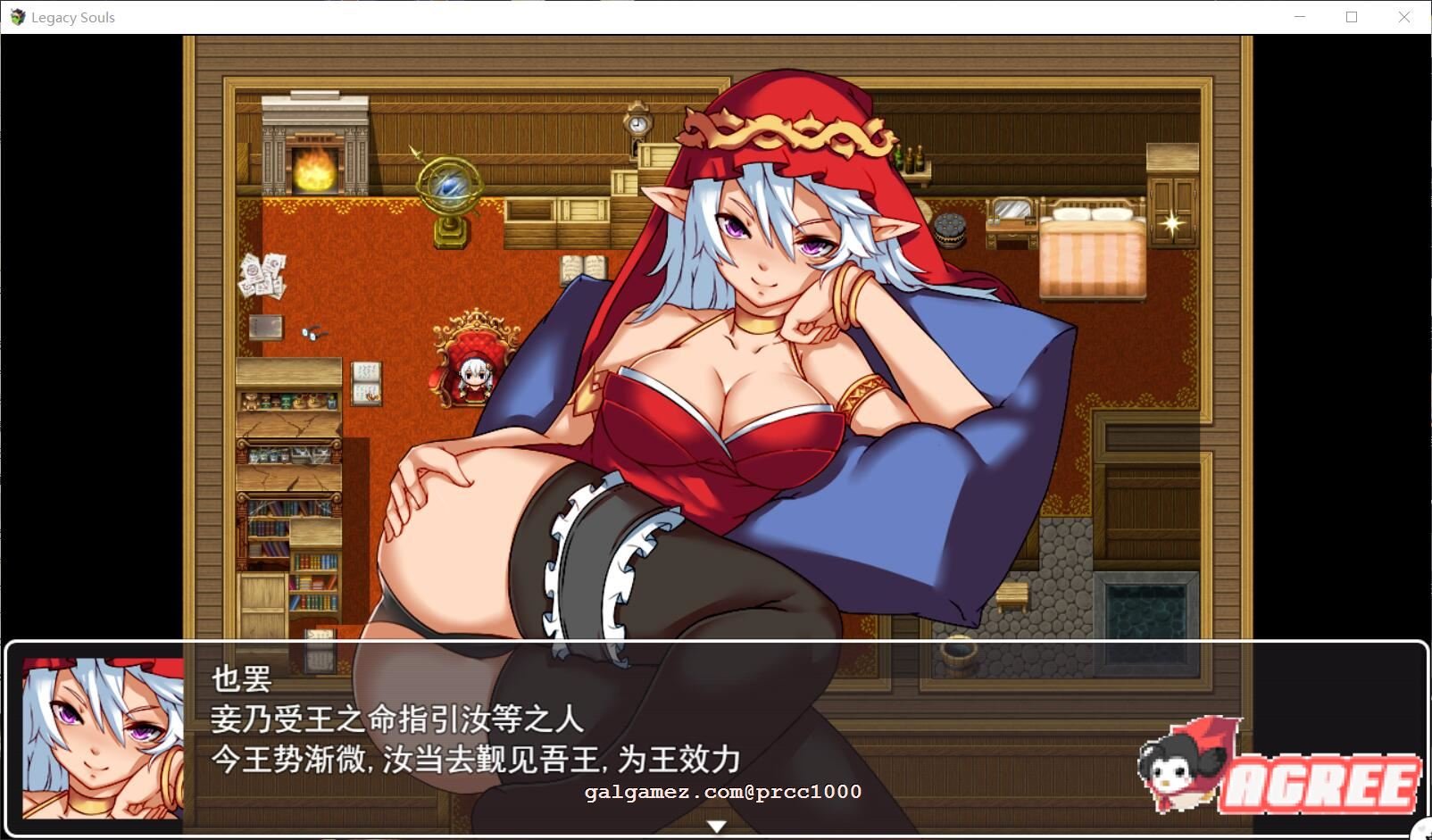Image resolution: width=1432 pixels, height=840 pixels.
Task: Open the galgamez.com@prcc1000 watermark link
Action: (x=723, y=791)
